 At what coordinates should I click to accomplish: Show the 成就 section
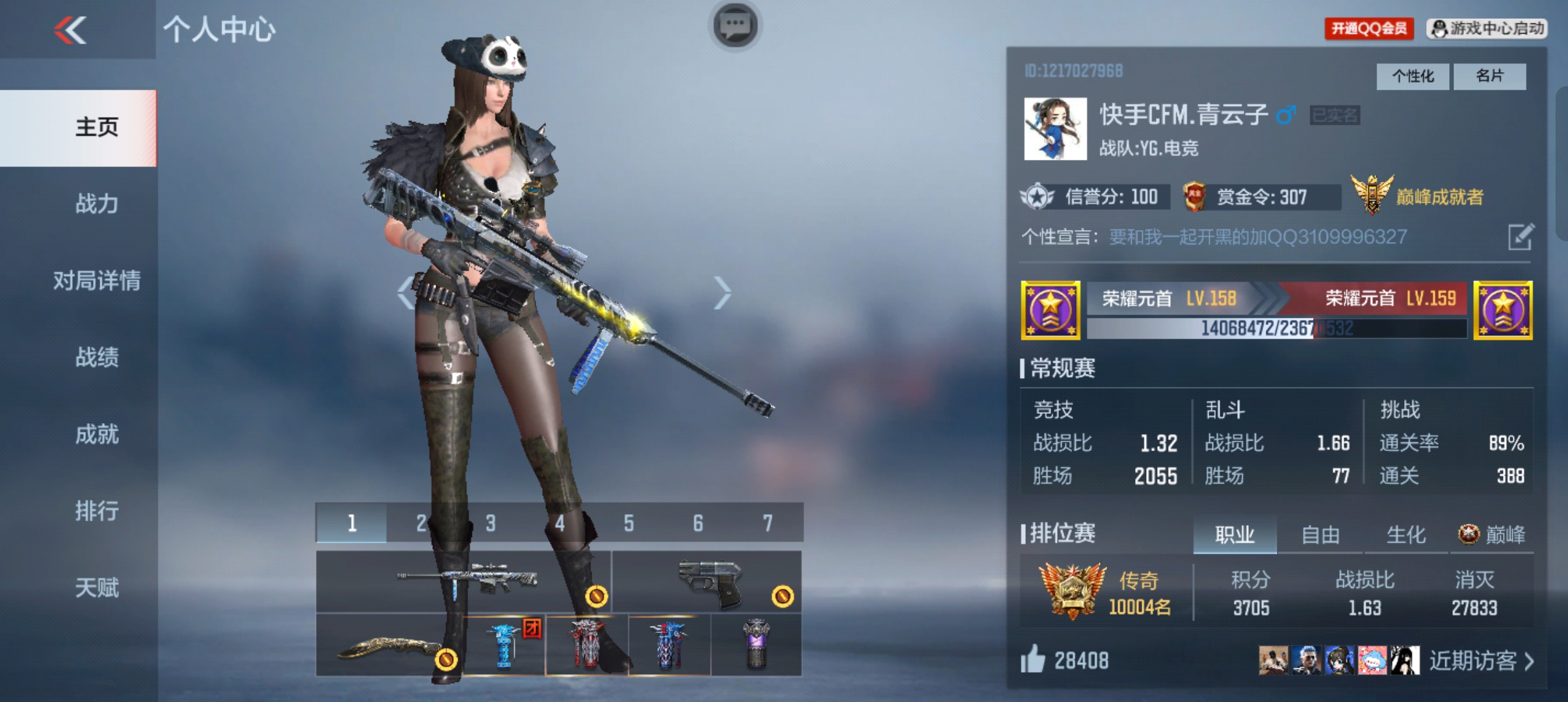click(x=96, y=434)
